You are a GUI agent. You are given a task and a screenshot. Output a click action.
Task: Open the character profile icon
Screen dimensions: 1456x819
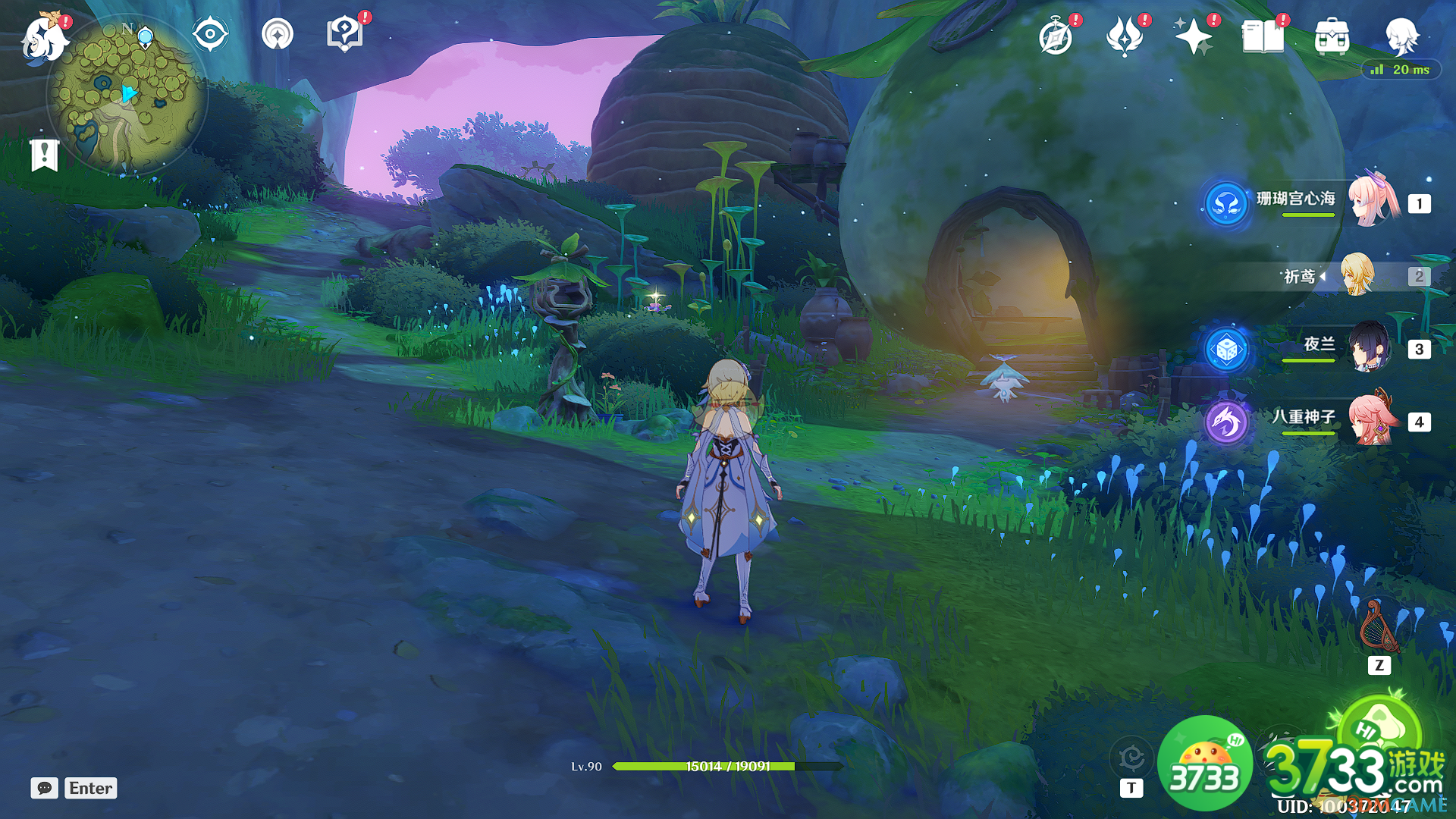[1401, 35]
